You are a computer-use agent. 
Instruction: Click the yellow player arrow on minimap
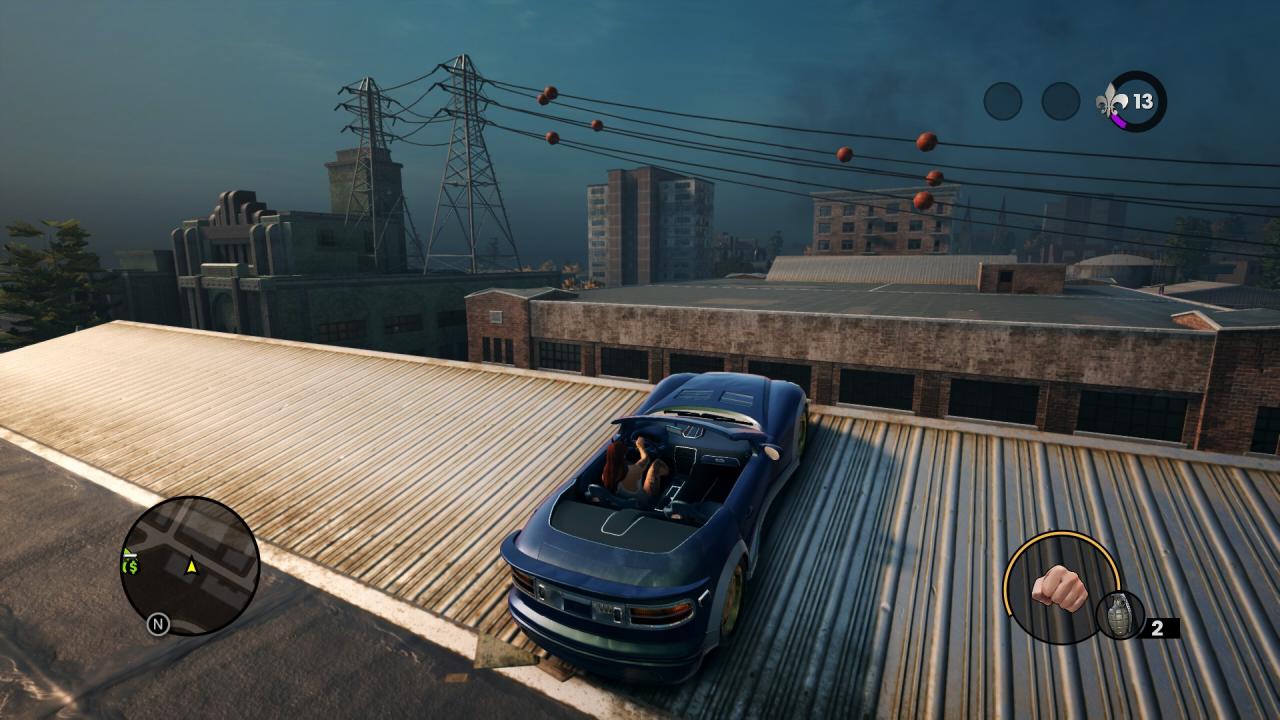[x=191, y=566]
